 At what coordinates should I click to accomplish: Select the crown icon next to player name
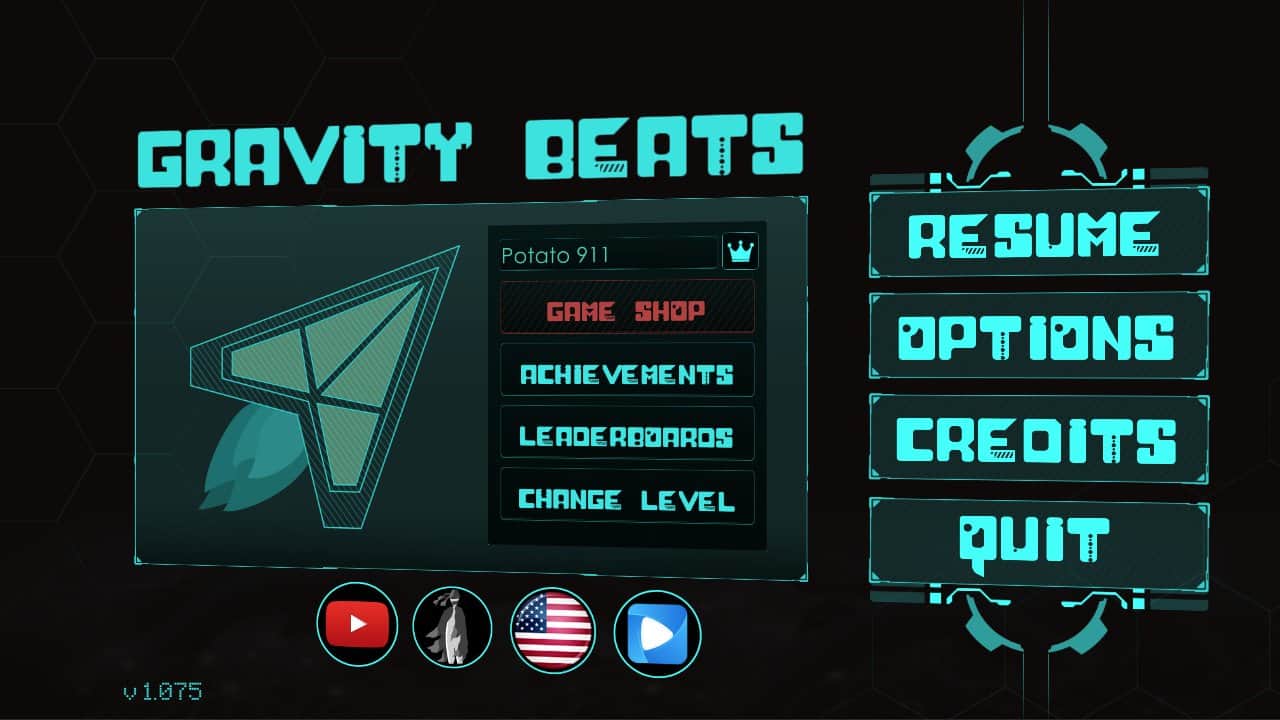click(x=739, y=253)
